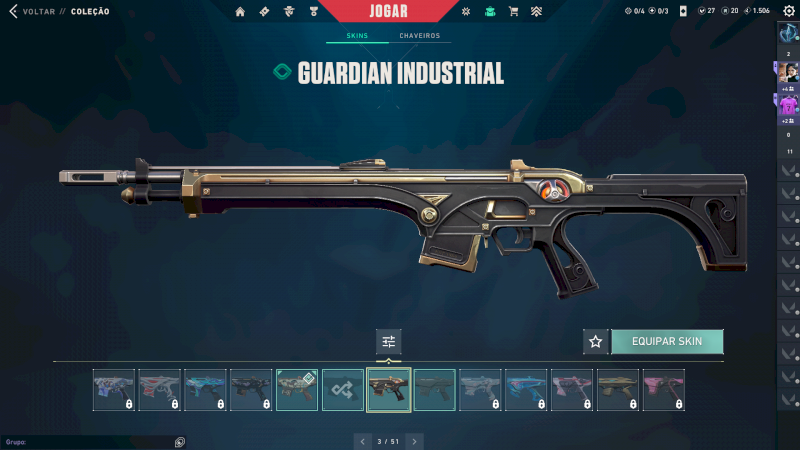Viewport: 800px width, 450px height.
Task: Select the owned camo Guardian skin thumbnail
Action: [x=297, y=390]
